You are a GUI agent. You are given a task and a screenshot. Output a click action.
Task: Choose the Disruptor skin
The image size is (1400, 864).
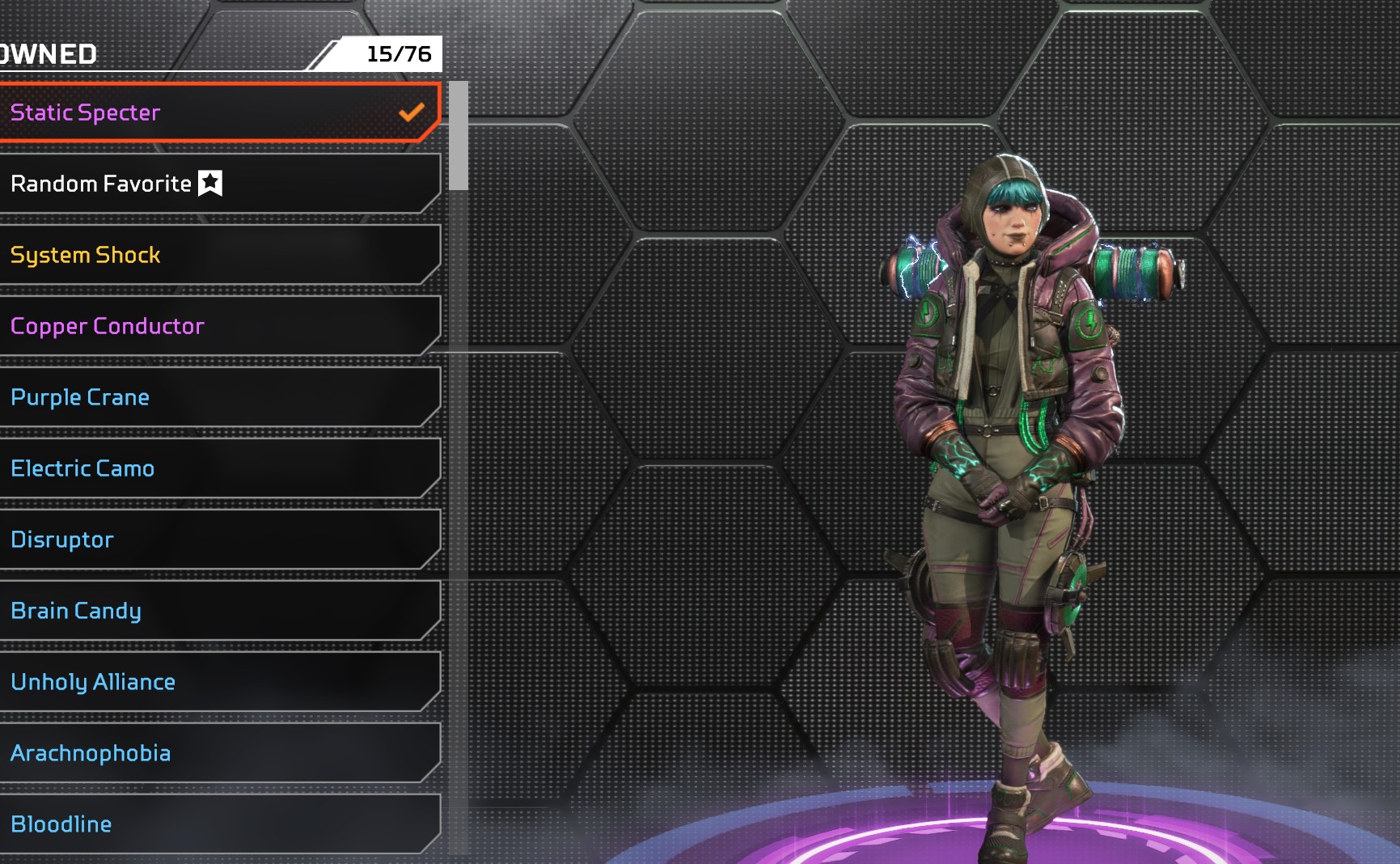218,540
